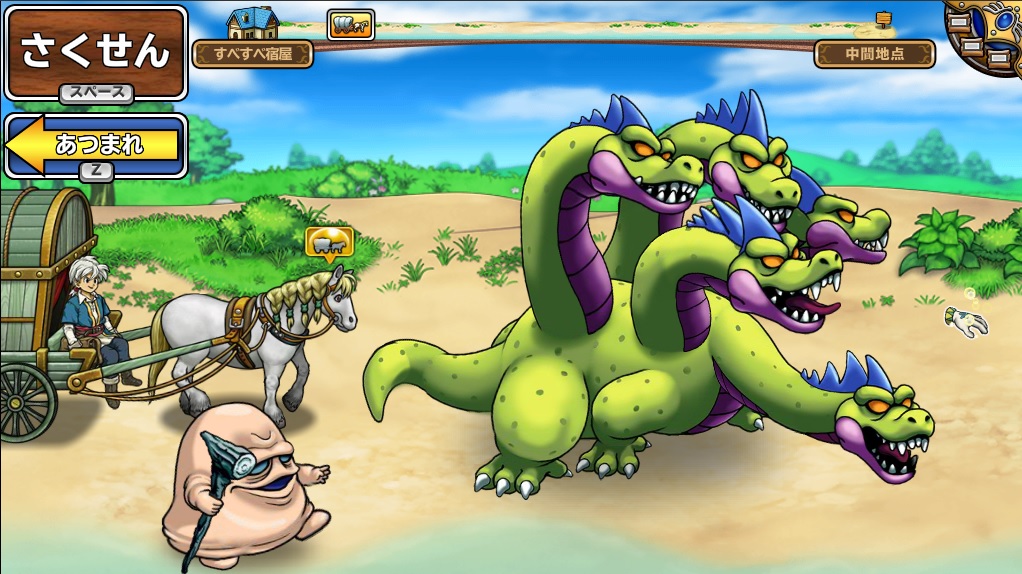Select the すべすべ宿屋 starting point label

[x=253, y=54]
